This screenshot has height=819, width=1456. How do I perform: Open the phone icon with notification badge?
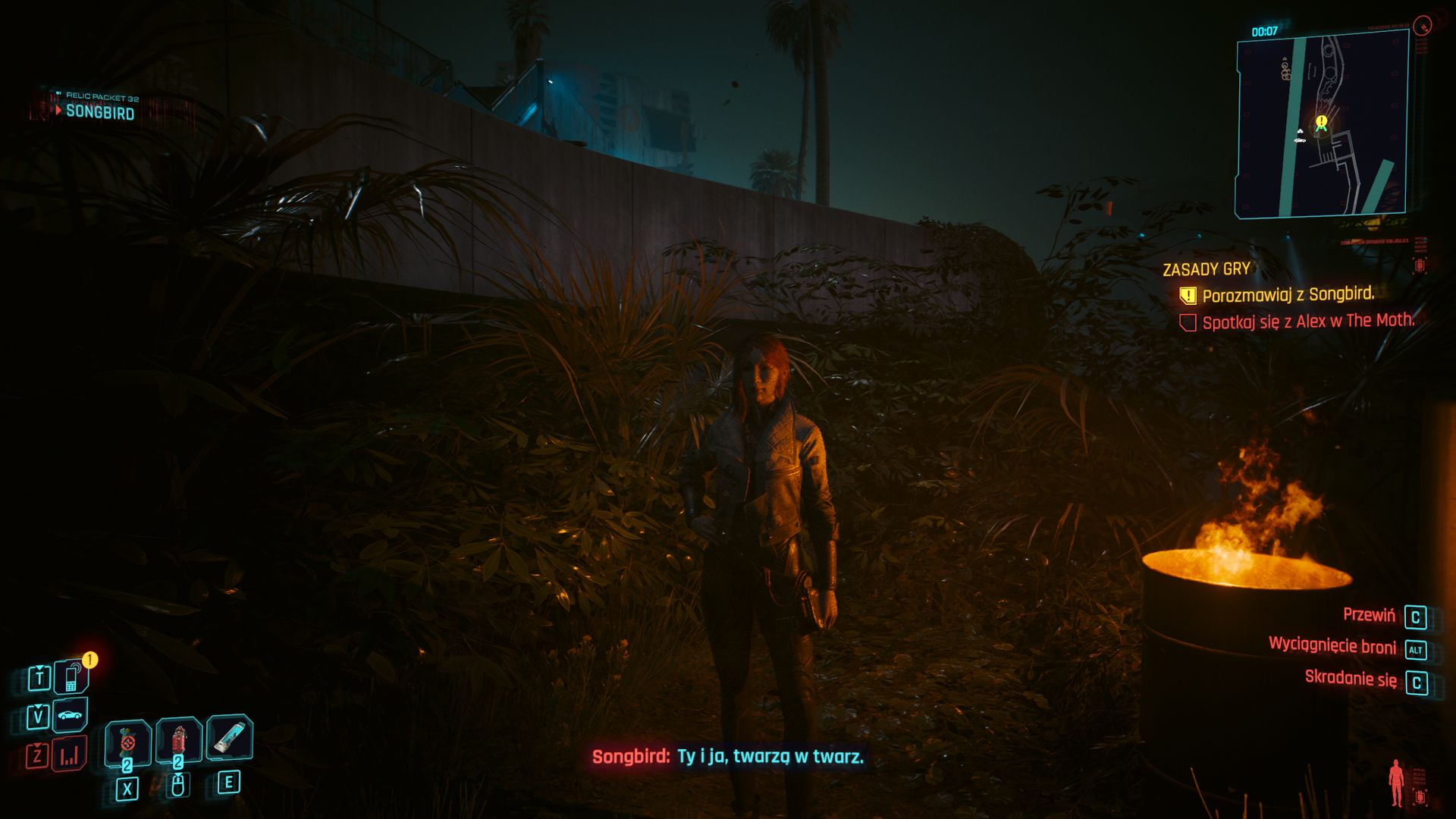(x=71, y=677)
